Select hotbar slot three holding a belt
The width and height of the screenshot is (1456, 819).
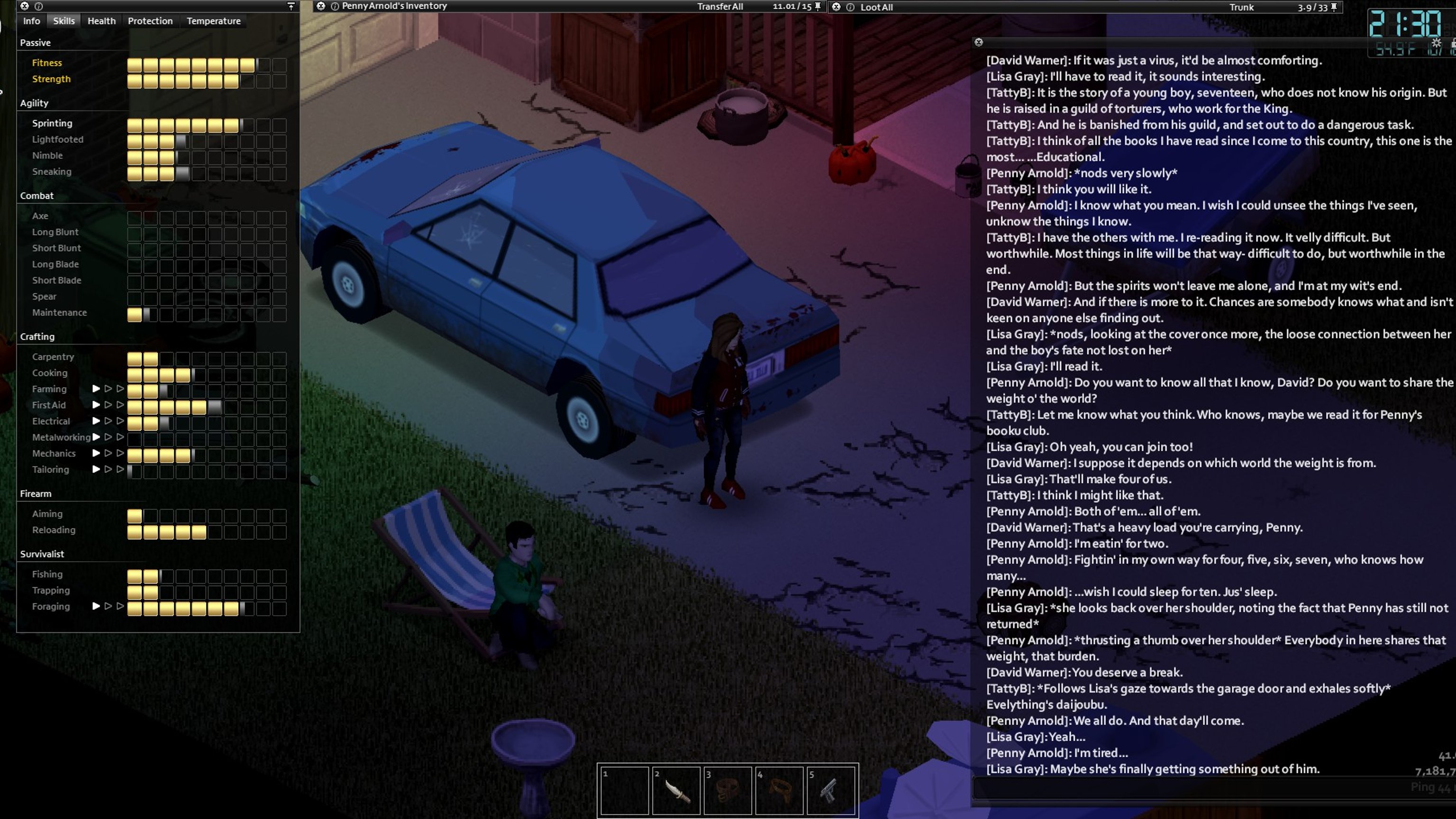[728, 790]
